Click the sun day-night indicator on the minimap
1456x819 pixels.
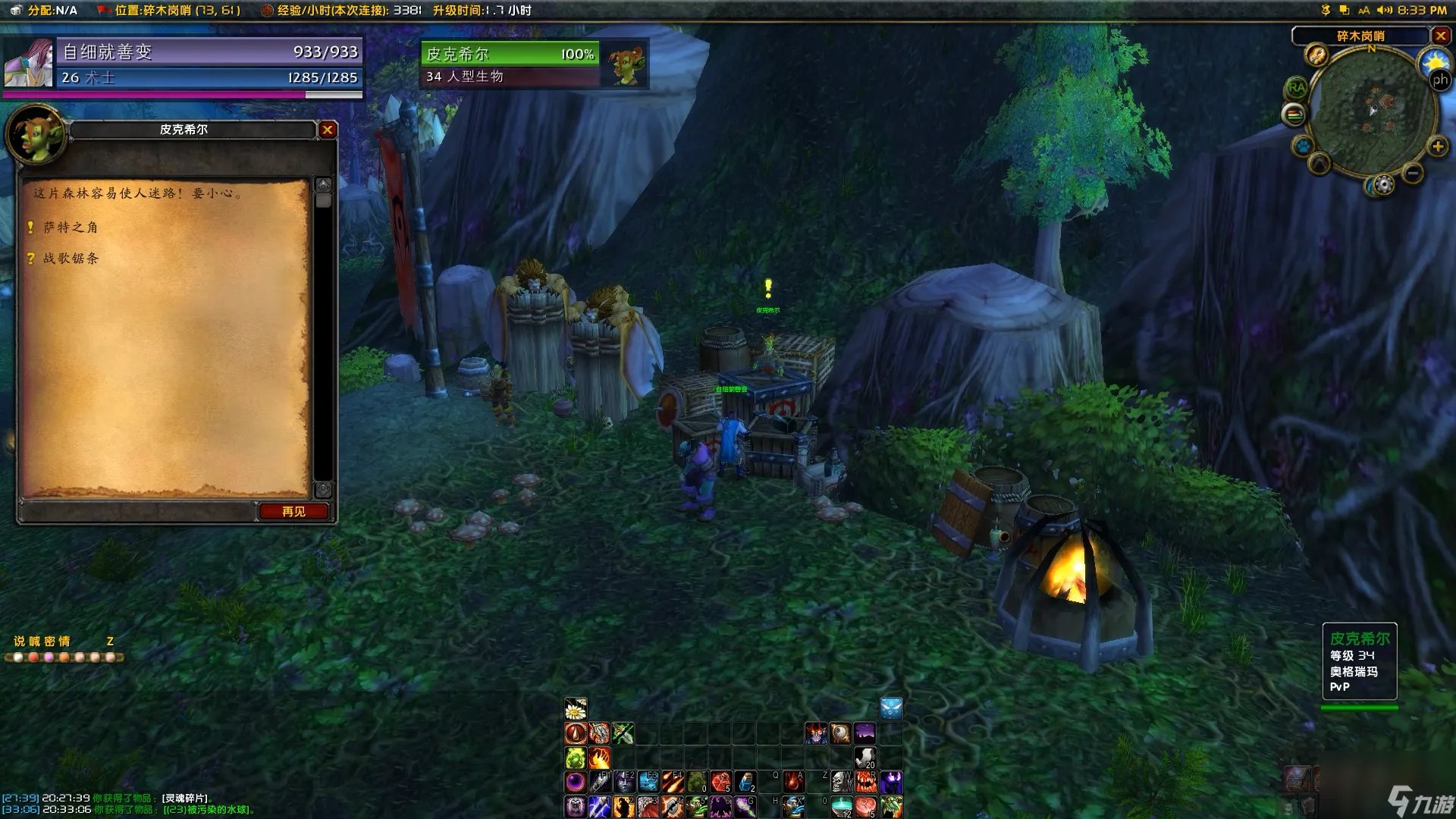click(1434, 61)
